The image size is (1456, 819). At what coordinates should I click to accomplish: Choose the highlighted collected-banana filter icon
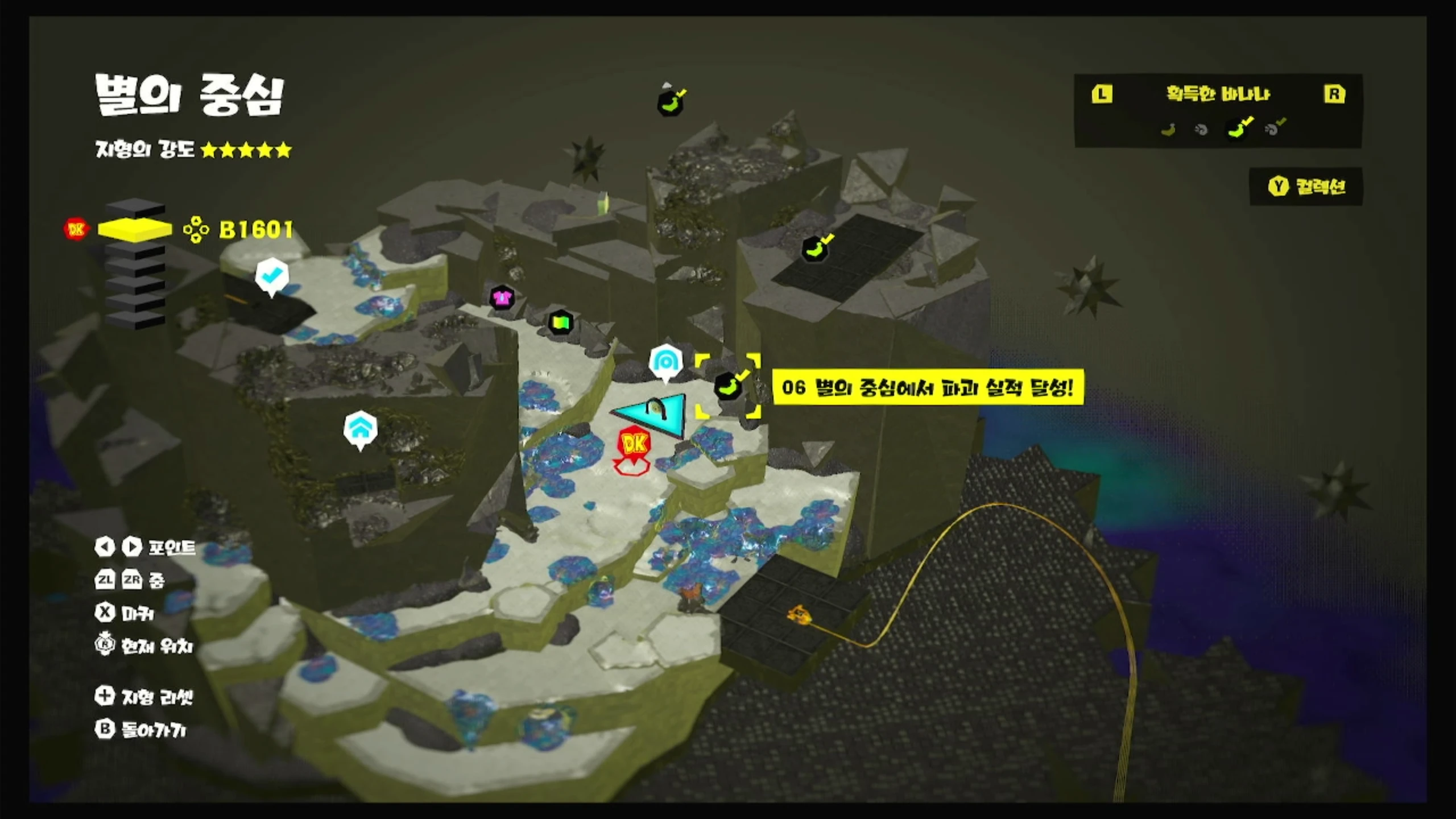pyautogui.click(x=1239, y=129)
